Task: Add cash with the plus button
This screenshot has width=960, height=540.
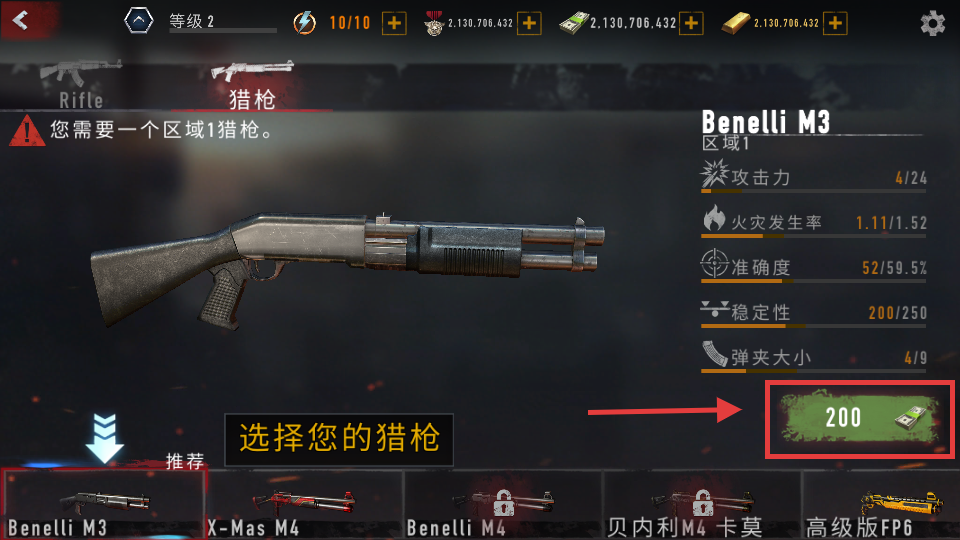Action: (691, 23)
